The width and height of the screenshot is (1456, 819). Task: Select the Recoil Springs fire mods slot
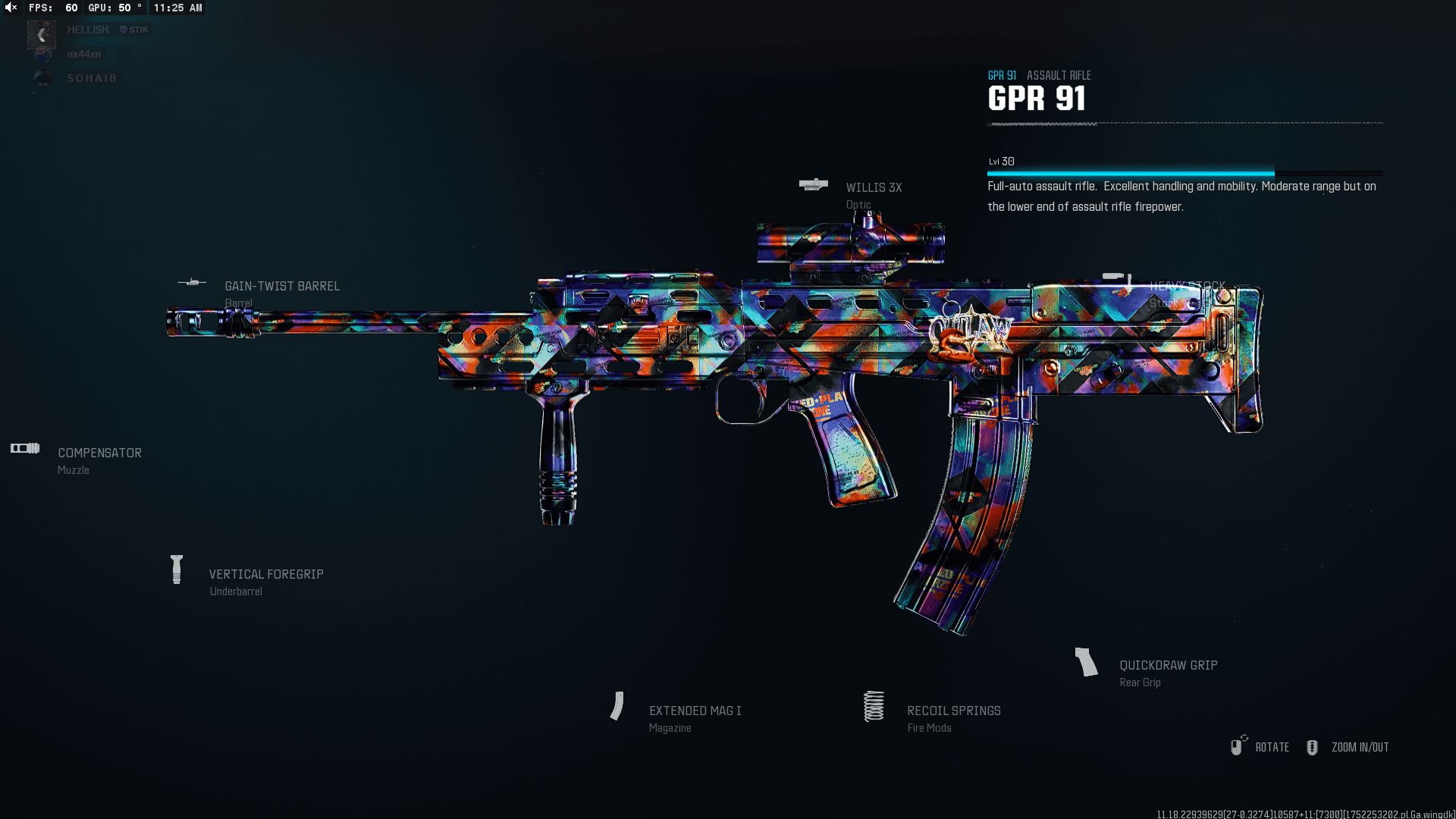pos(953,711)
